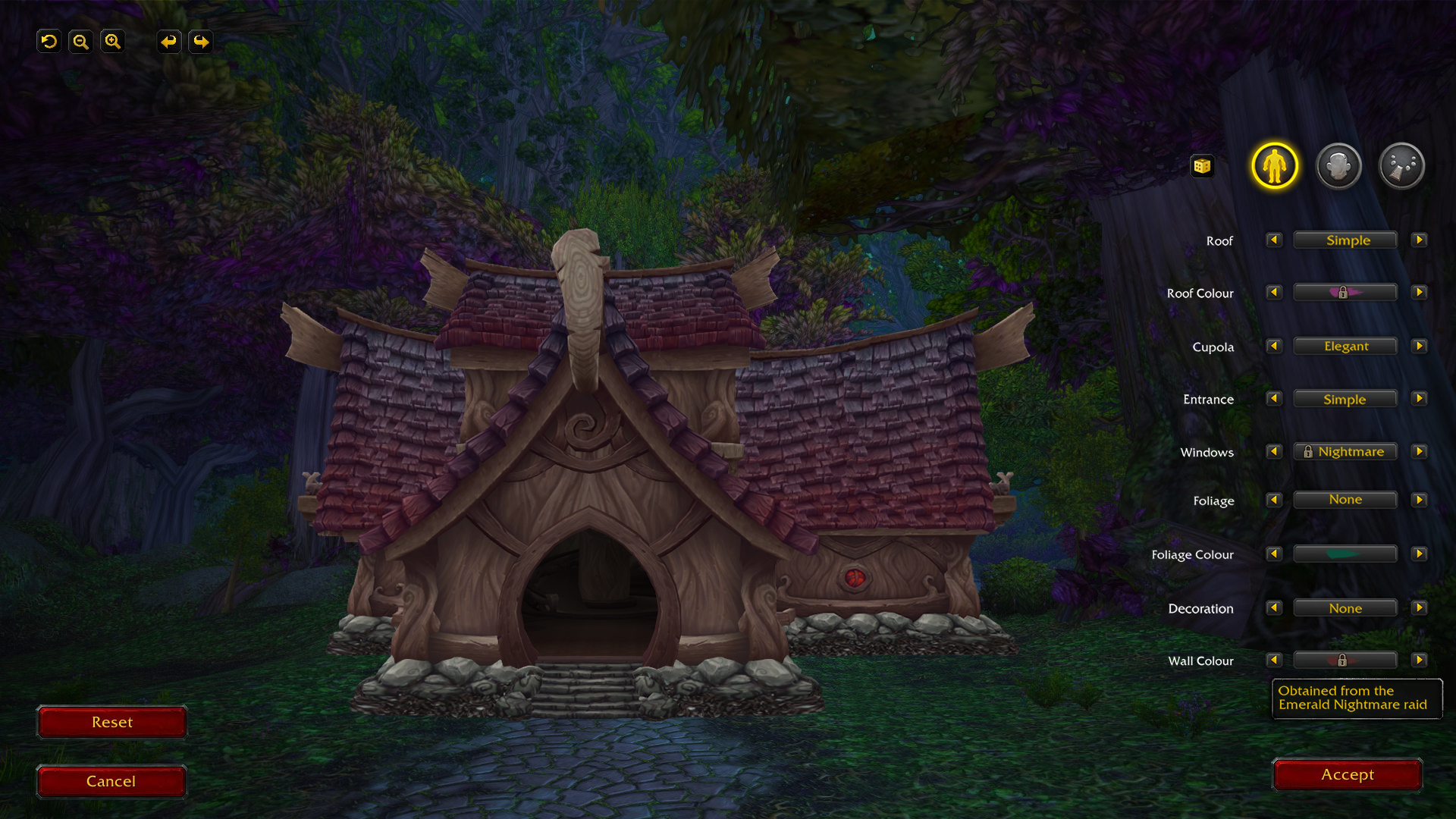Screen dimensions: 1456x819
Task: Cancel the house customization
Action: coord(111,781)
